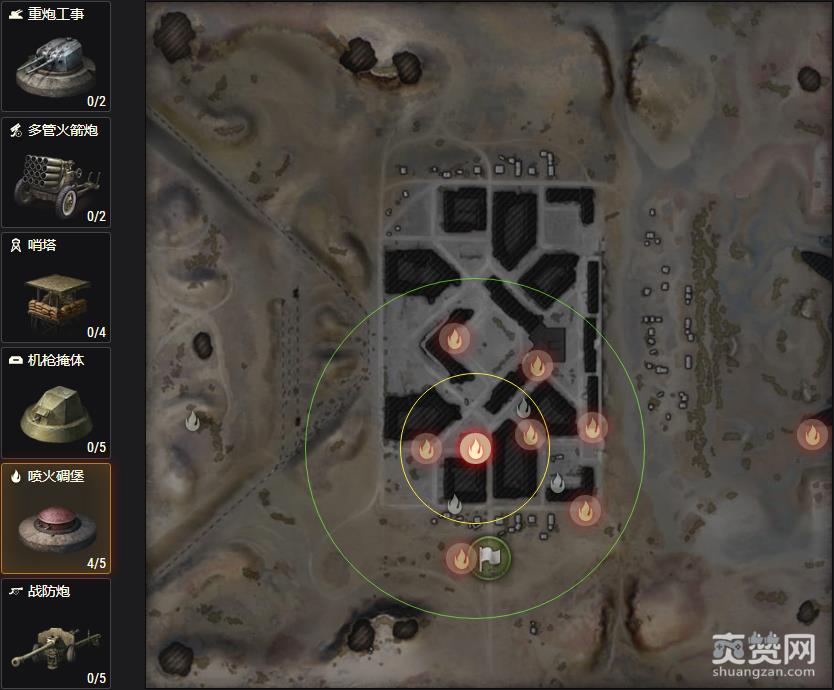This screenshot has width=834, height=690.
Task: Click the green base flag marker
Action: [491, 558]
